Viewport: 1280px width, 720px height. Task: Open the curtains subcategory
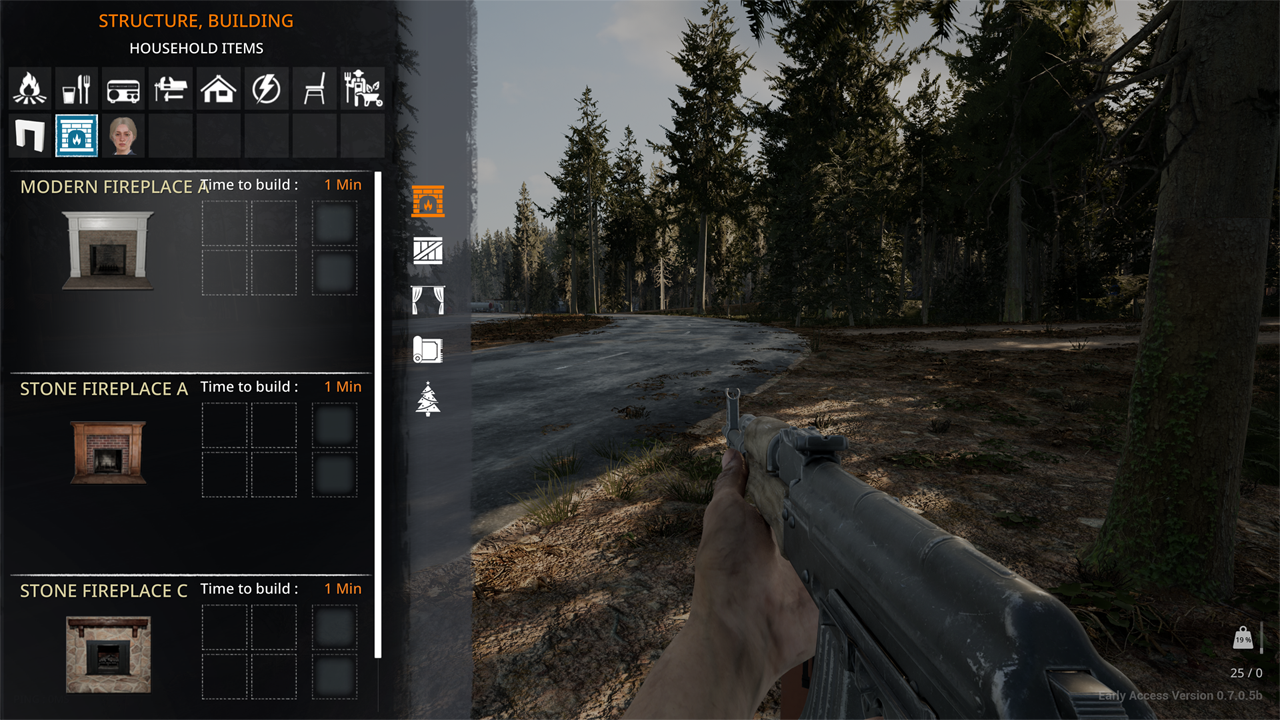pos(428,300)
